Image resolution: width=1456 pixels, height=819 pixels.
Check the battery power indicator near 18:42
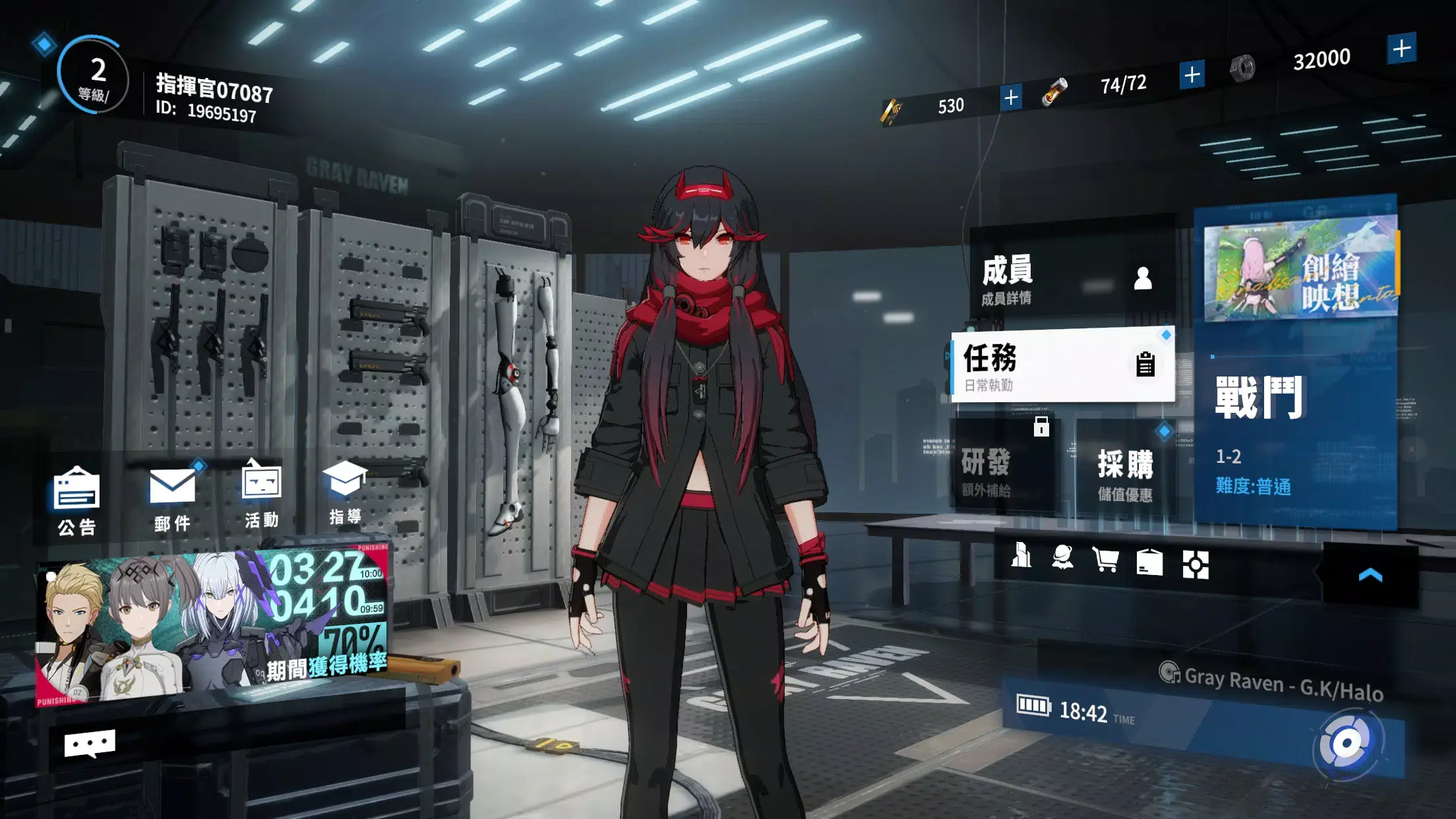tap(1032, 706)
